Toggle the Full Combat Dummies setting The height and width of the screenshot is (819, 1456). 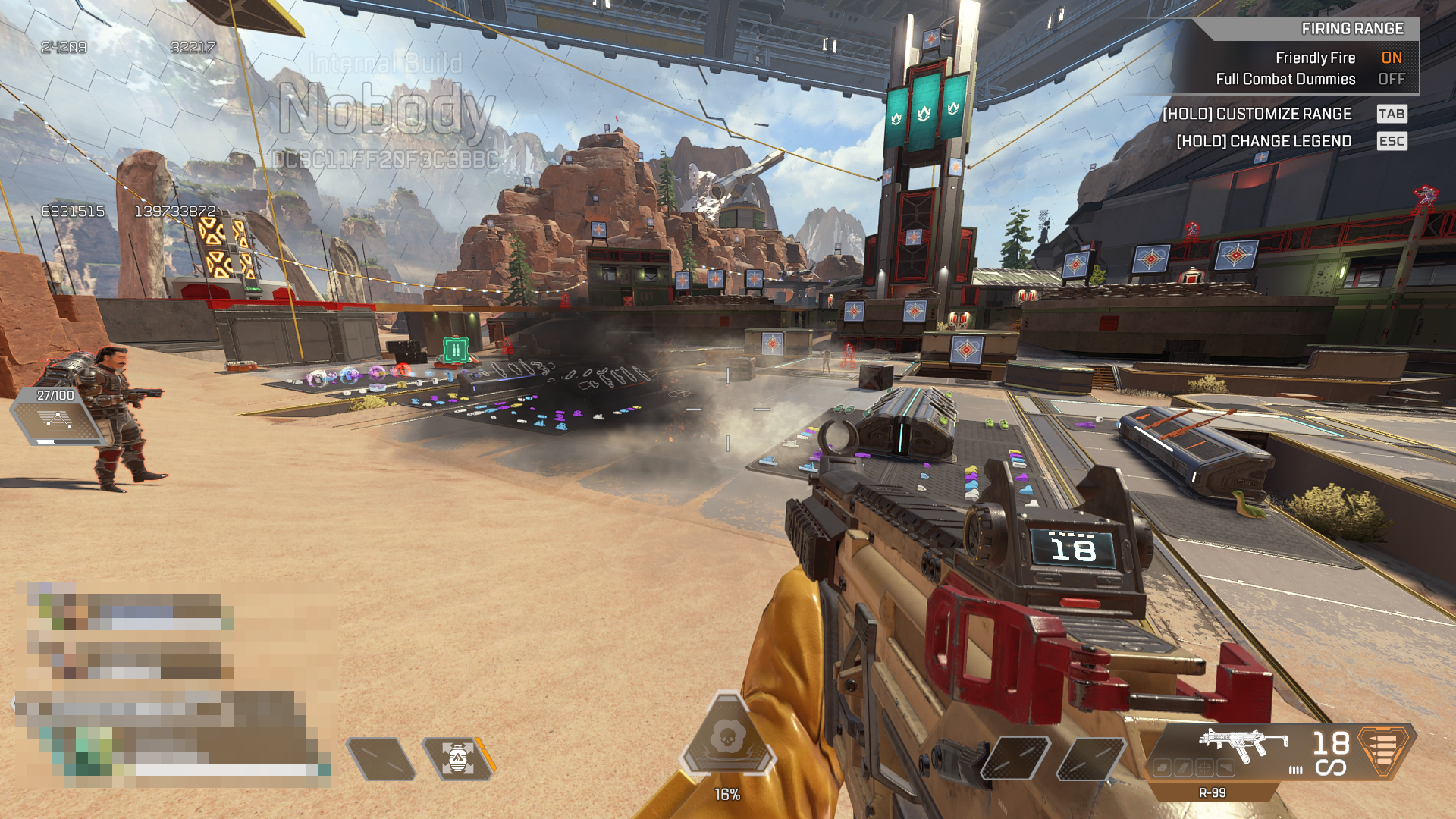pos(1391,79)
